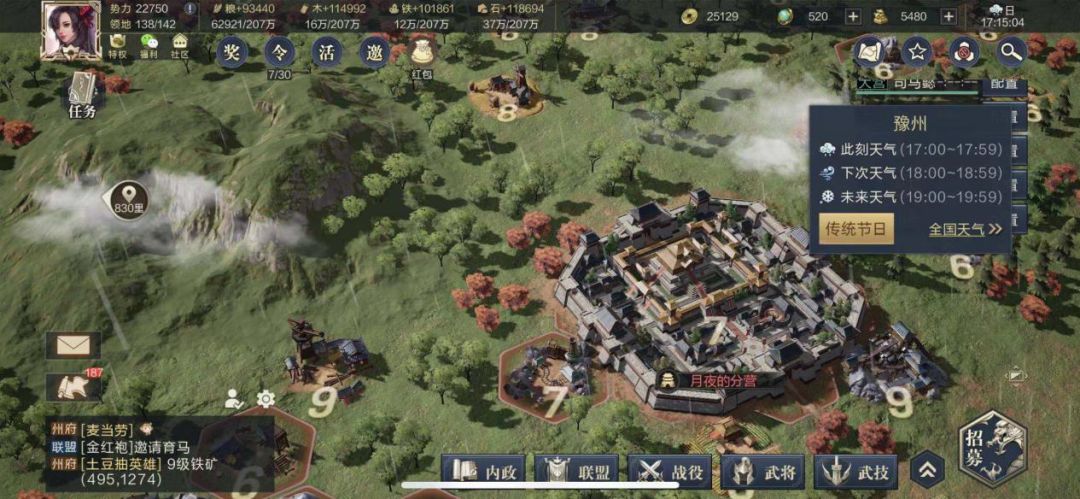Tap the 特权 privilege icon
Screen dimensions: 1080x499
[x=118, y=44]
